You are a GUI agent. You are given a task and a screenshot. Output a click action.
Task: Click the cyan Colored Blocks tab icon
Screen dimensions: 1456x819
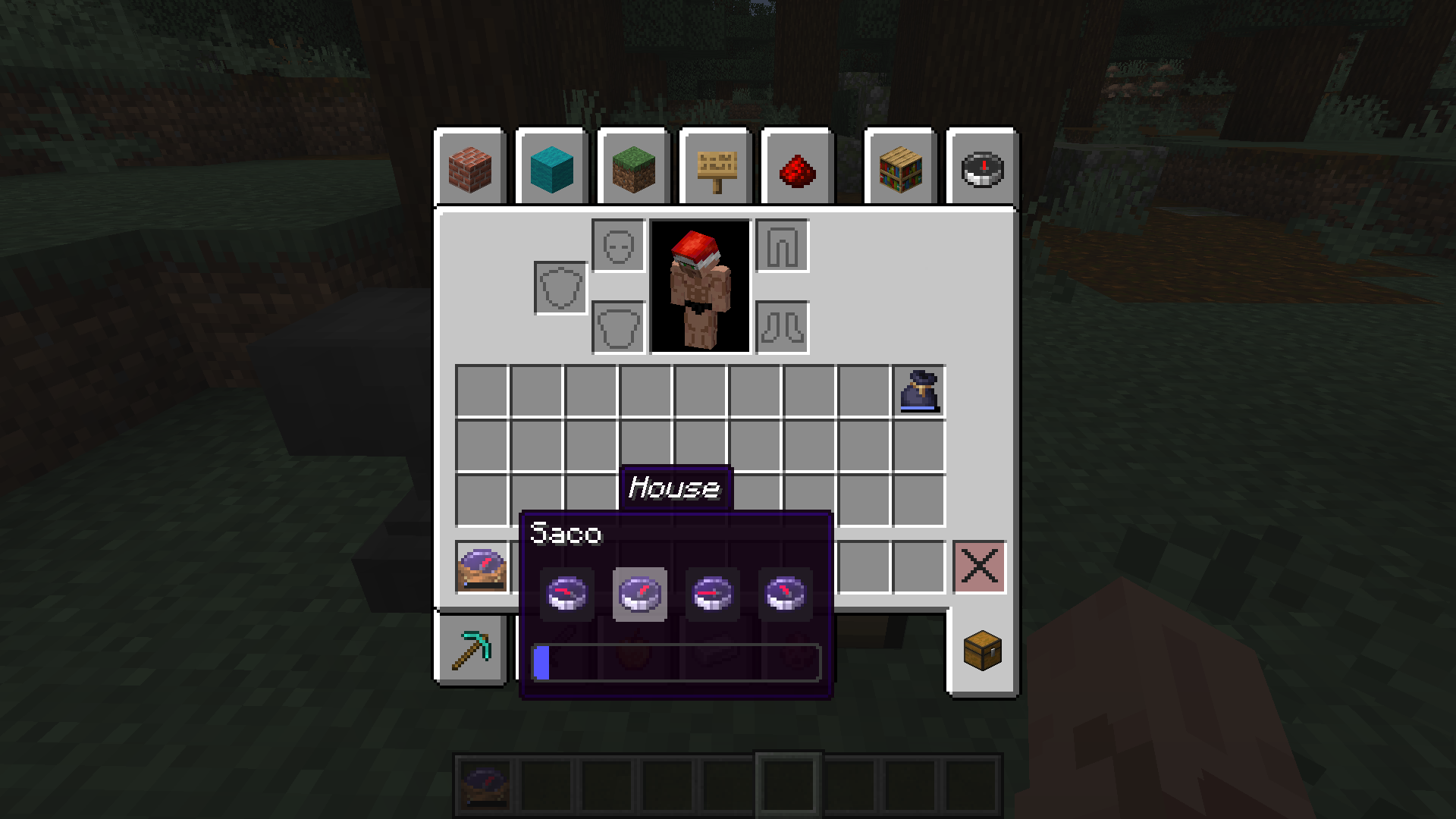[551, 169]
